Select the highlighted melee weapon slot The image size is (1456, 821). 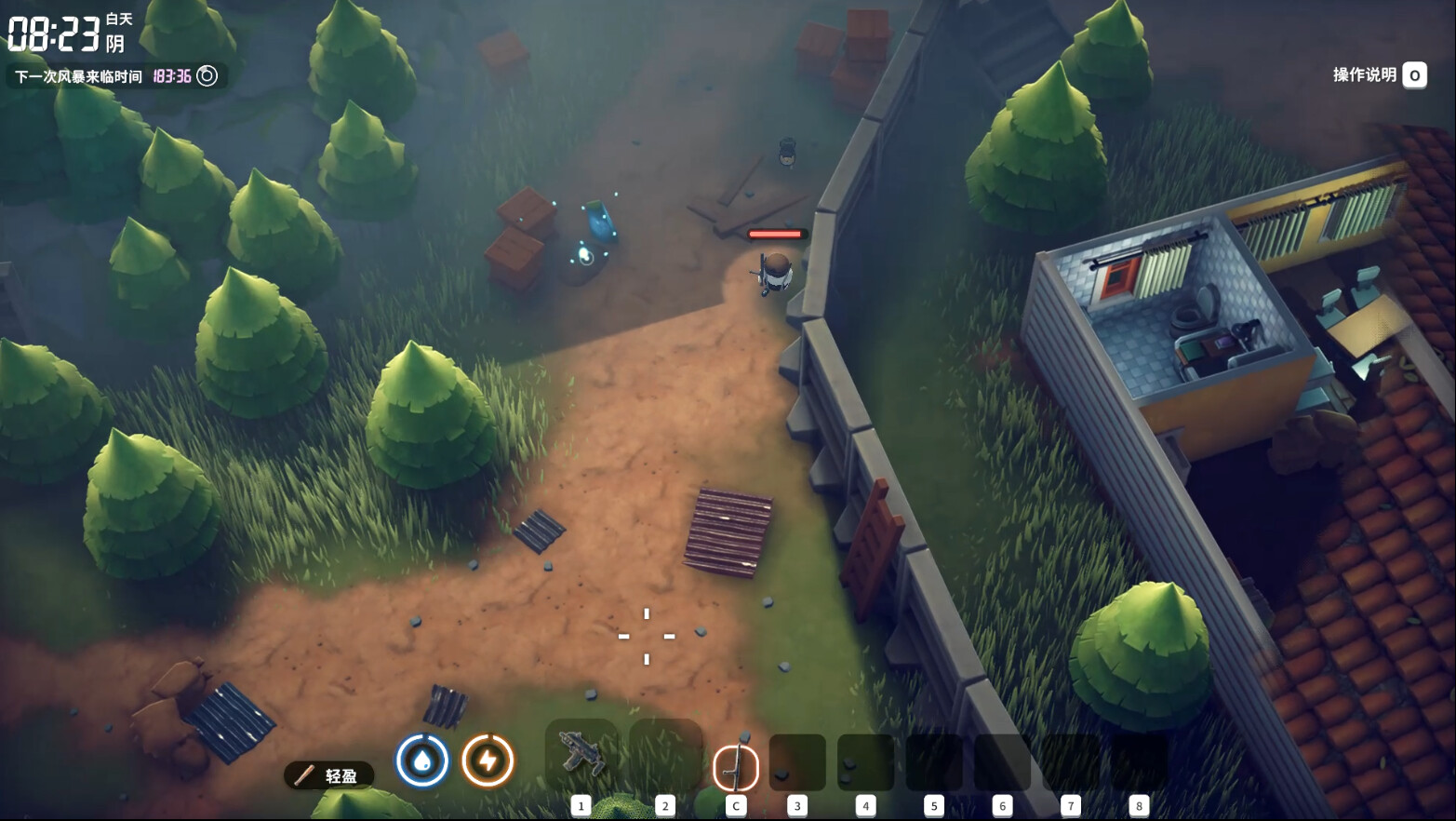735,767
